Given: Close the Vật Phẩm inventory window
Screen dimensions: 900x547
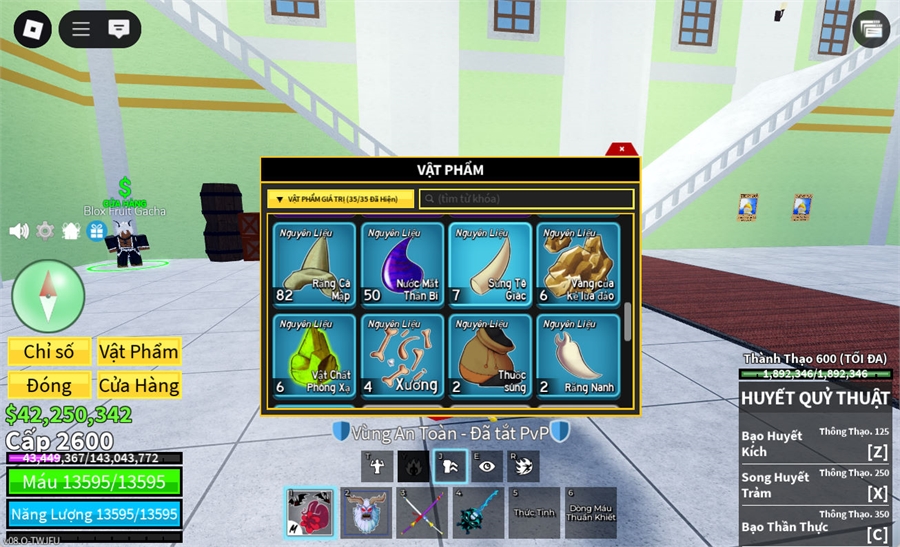Looking at the screenshot, I should pyautogui.click(x=622, y=149).
